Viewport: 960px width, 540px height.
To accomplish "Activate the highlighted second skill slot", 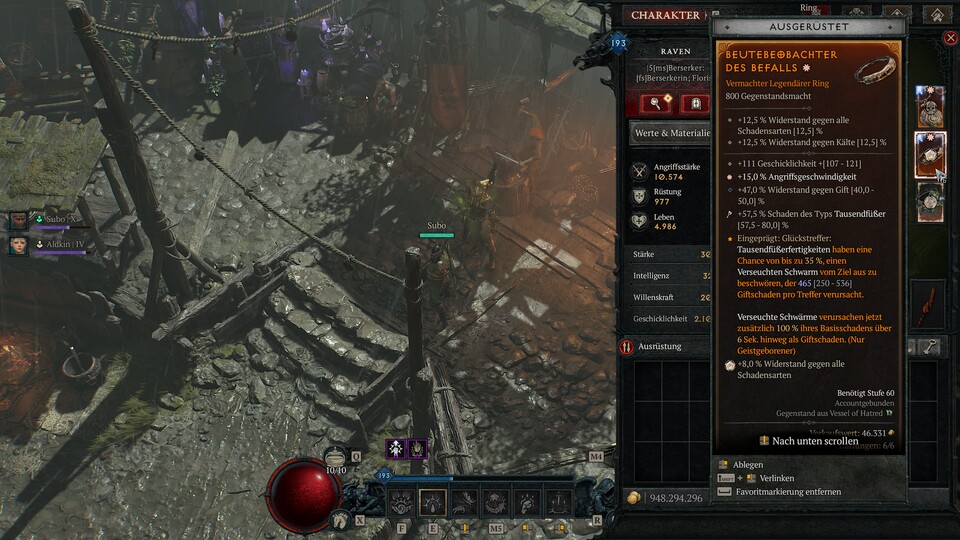I will coord(433,502).
